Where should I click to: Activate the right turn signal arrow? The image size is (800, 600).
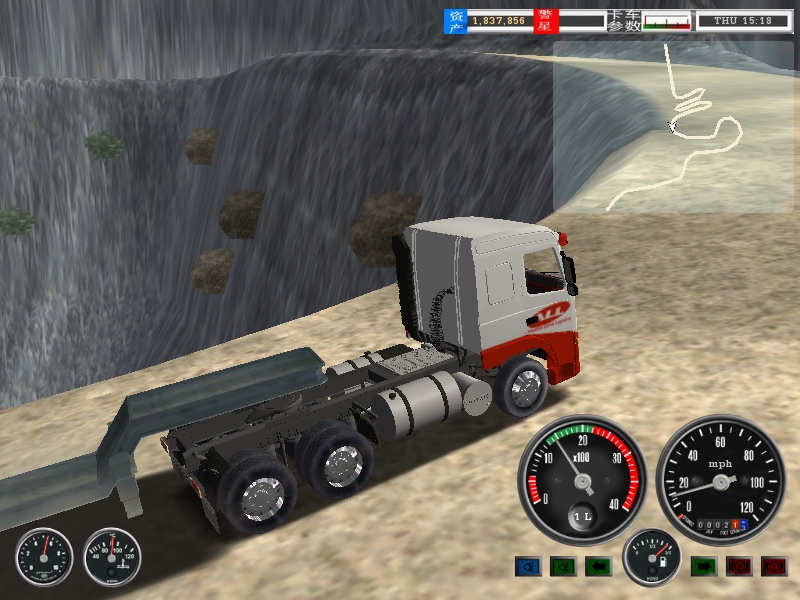tap(704, 567)
